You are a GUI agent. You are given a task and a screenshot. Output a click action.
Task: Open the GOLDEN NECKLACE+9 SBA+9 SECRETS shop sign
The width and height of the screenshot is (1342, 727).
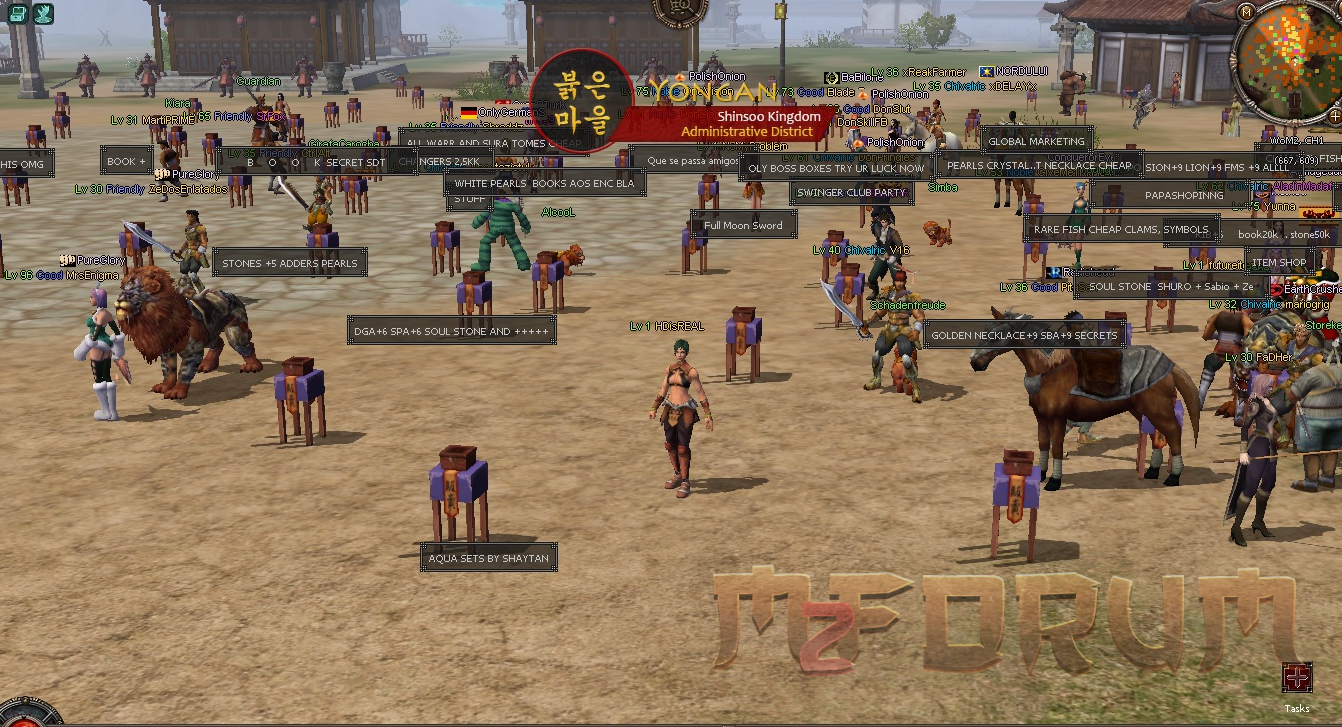pyautogui.click(x=1024, y=335)
